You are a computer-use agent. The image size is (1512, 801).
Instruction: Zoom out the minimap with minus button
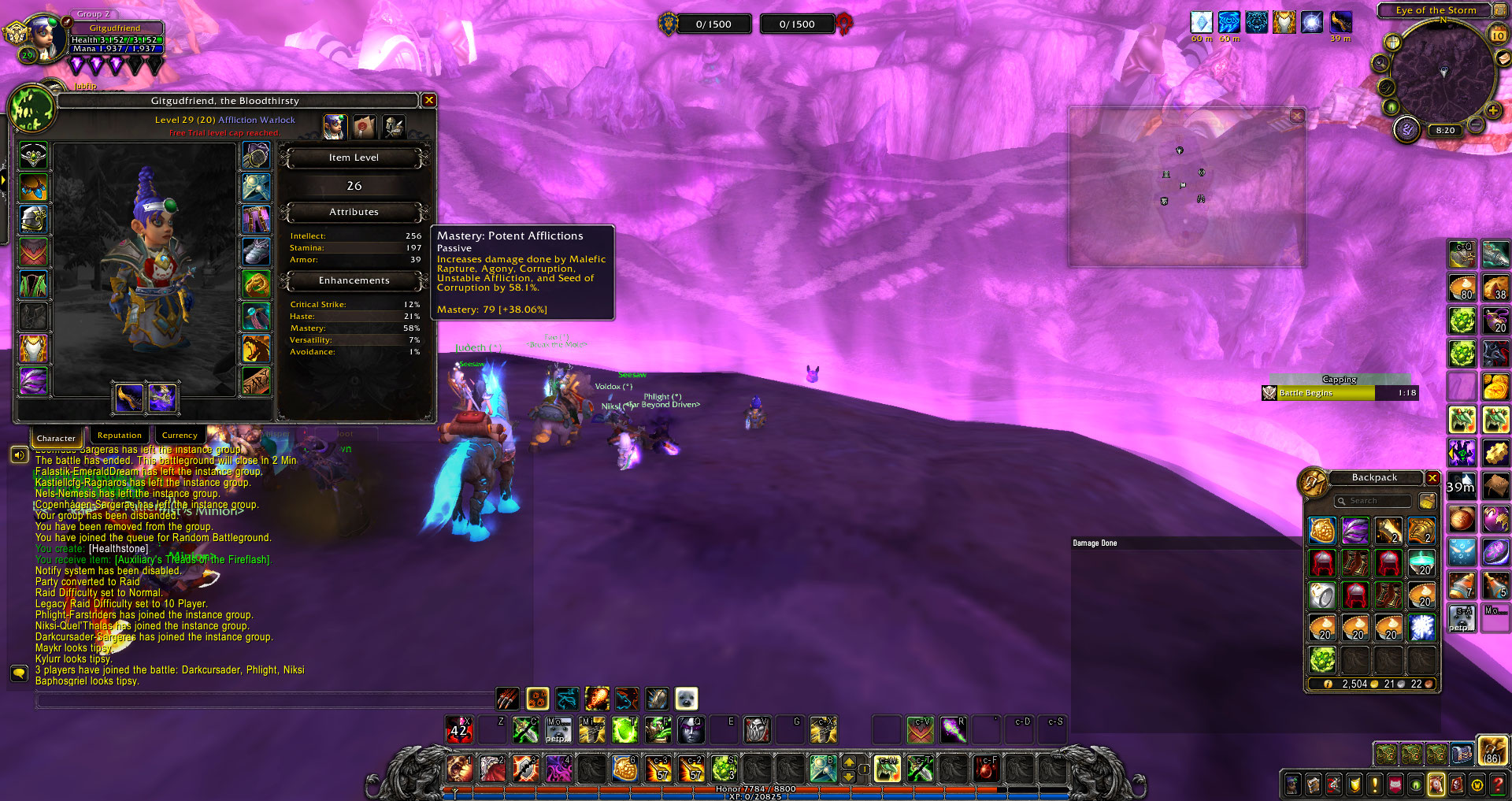tap(1477, 125)
